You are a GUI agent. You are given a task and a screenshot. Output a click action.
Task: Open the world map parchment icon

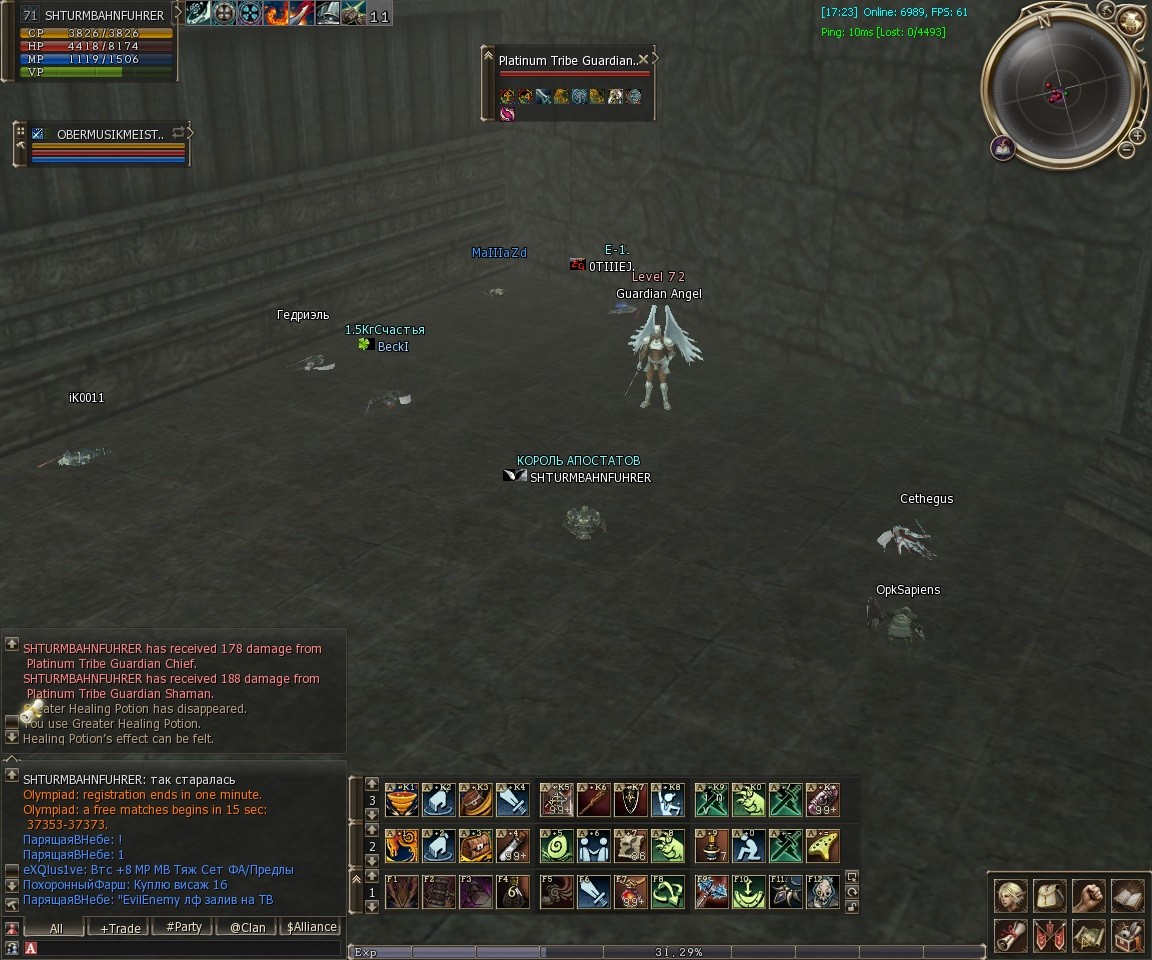(x=1088, y=936)
